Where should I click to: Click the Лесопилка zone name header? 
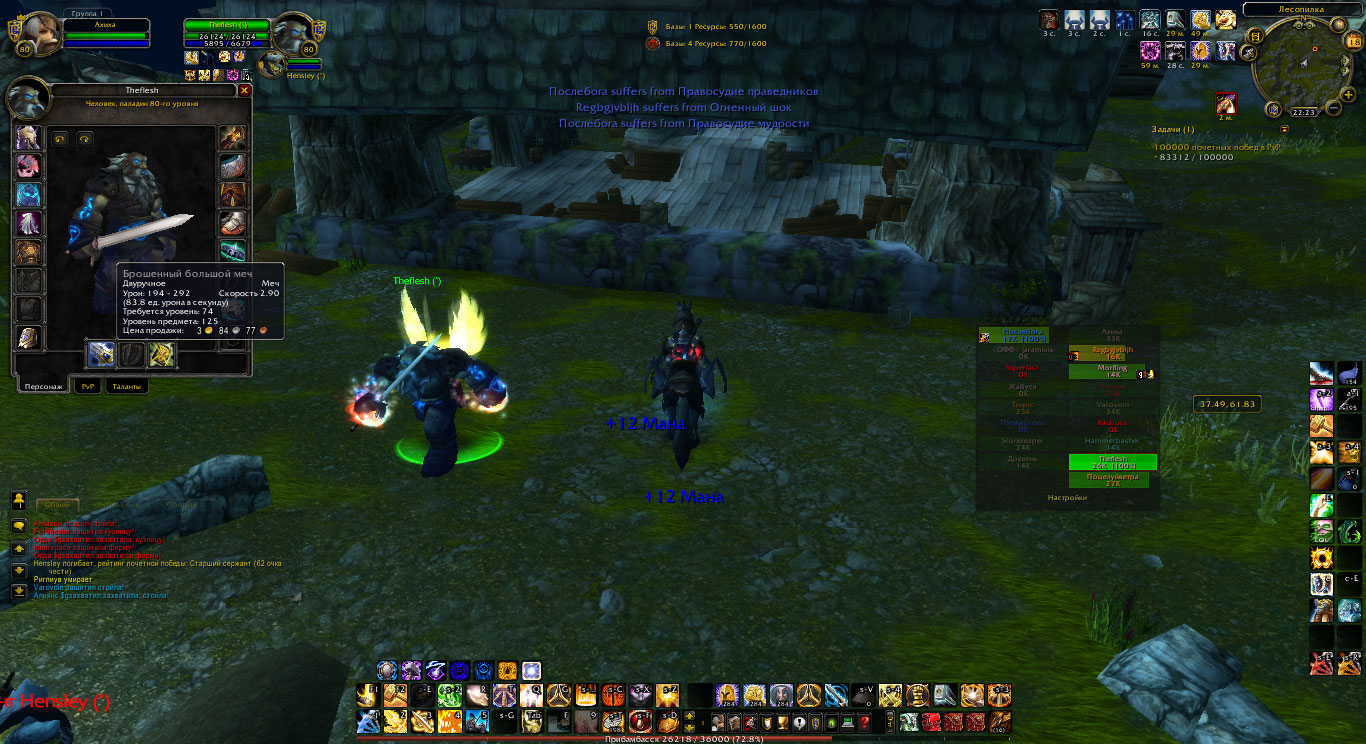(x=1301, y=9)
